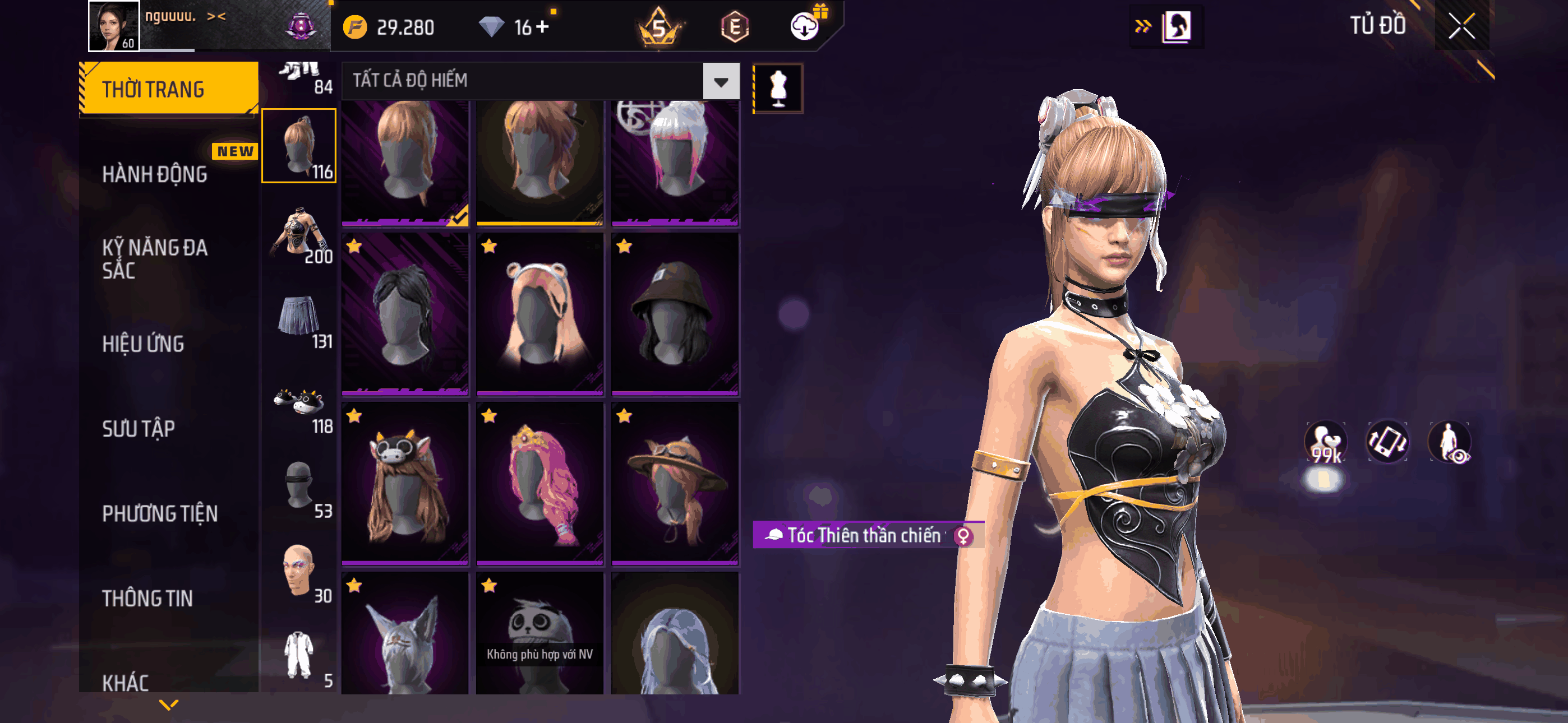Screen dimensions: 1568x723
Task: Select the pink hair with crown
Action: click(x=540, y=483)
